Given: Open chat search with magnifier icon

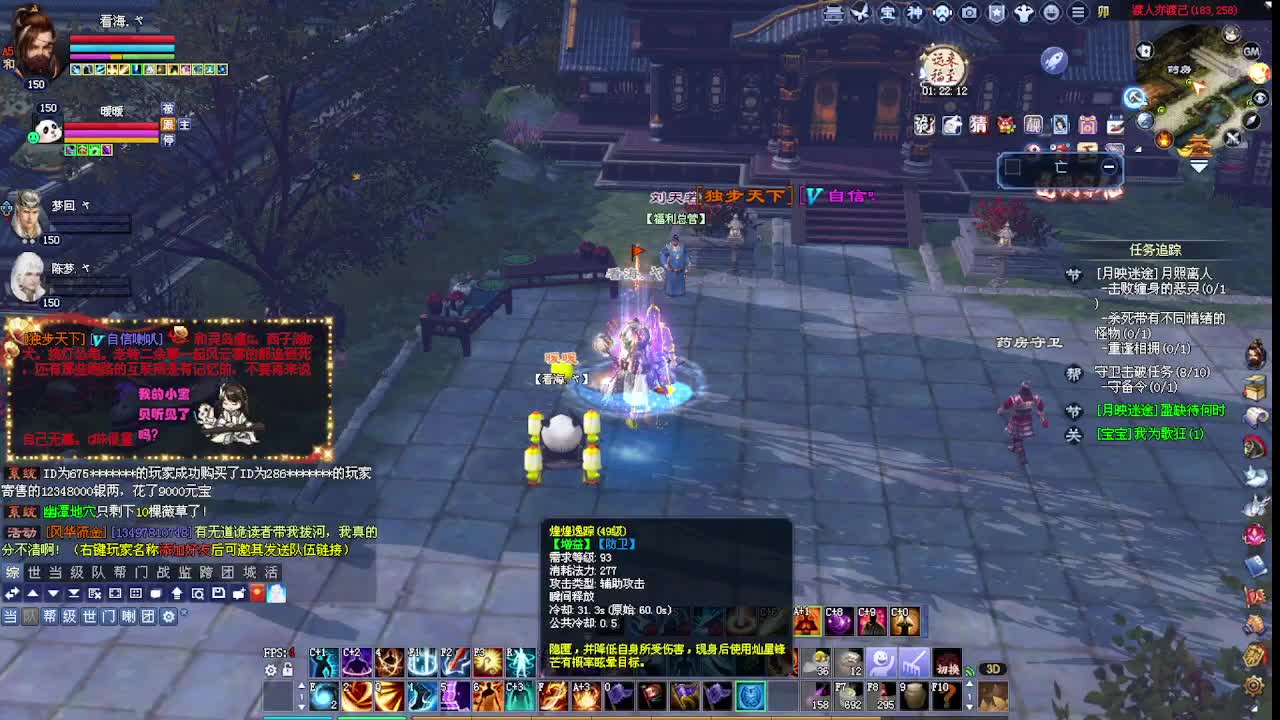Looking at the screenshot, I should point(198,594).
